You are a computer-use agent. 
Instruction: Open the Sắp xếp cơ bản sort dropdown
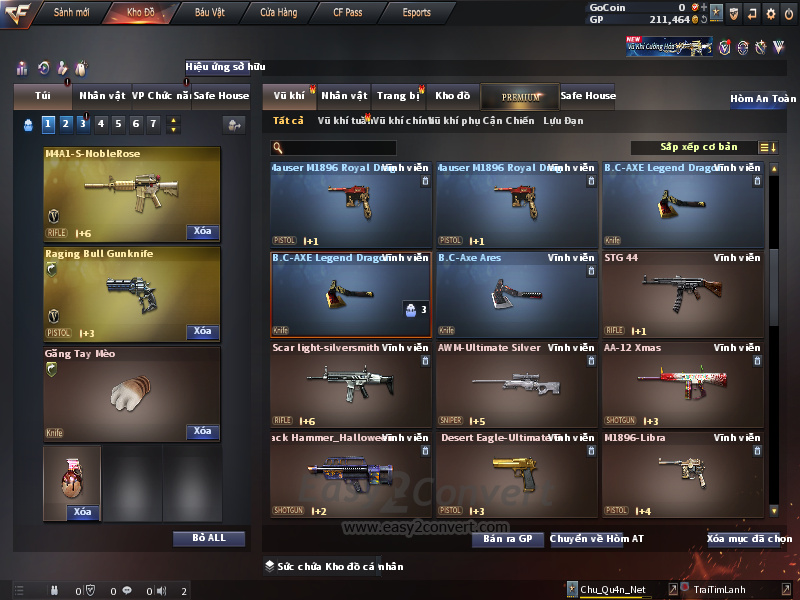click(698, 148)
